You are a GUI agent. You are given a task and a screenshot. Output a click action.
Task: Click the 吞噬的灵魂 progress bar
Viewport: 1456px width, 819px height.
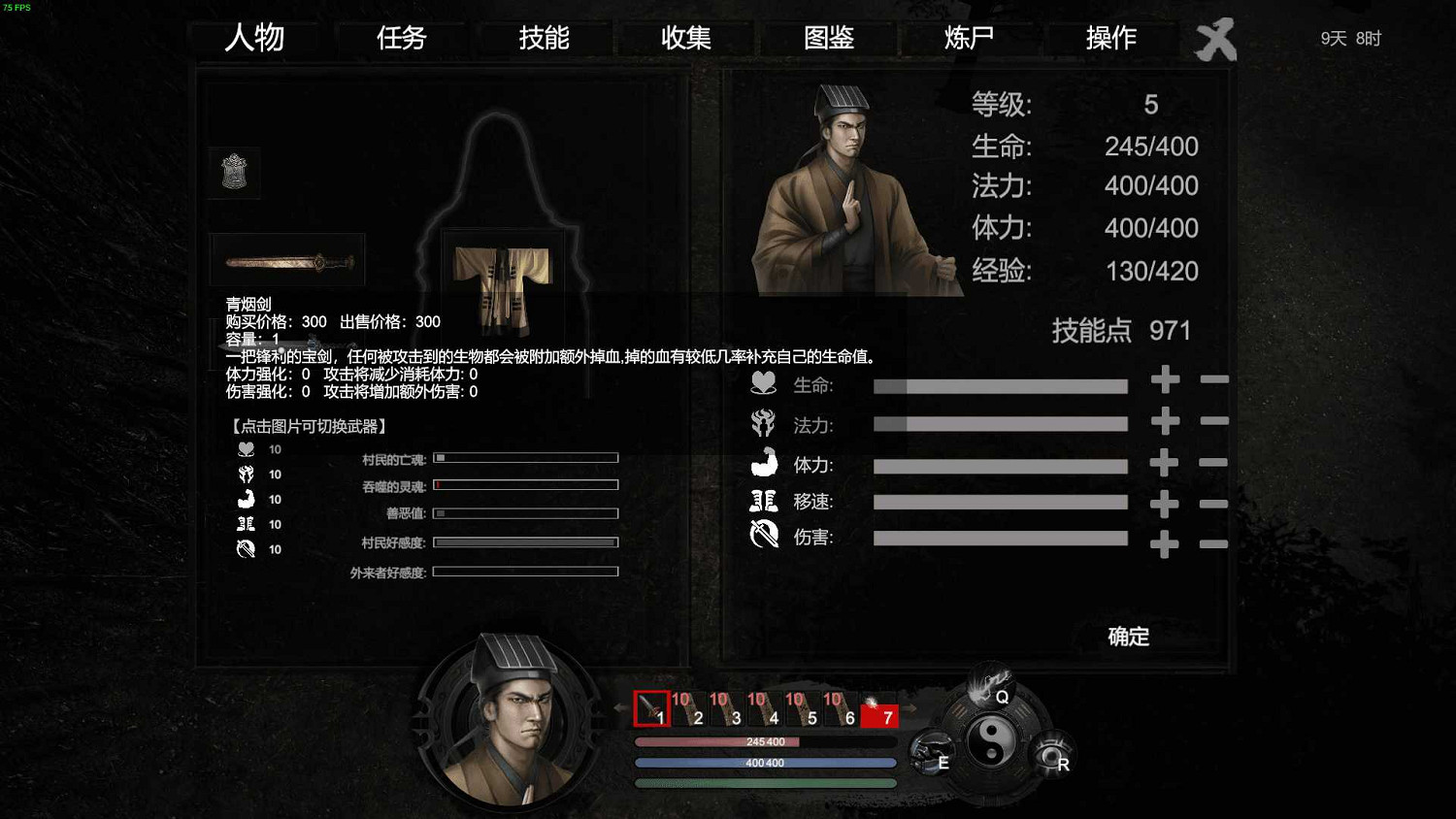click(525, 484)
